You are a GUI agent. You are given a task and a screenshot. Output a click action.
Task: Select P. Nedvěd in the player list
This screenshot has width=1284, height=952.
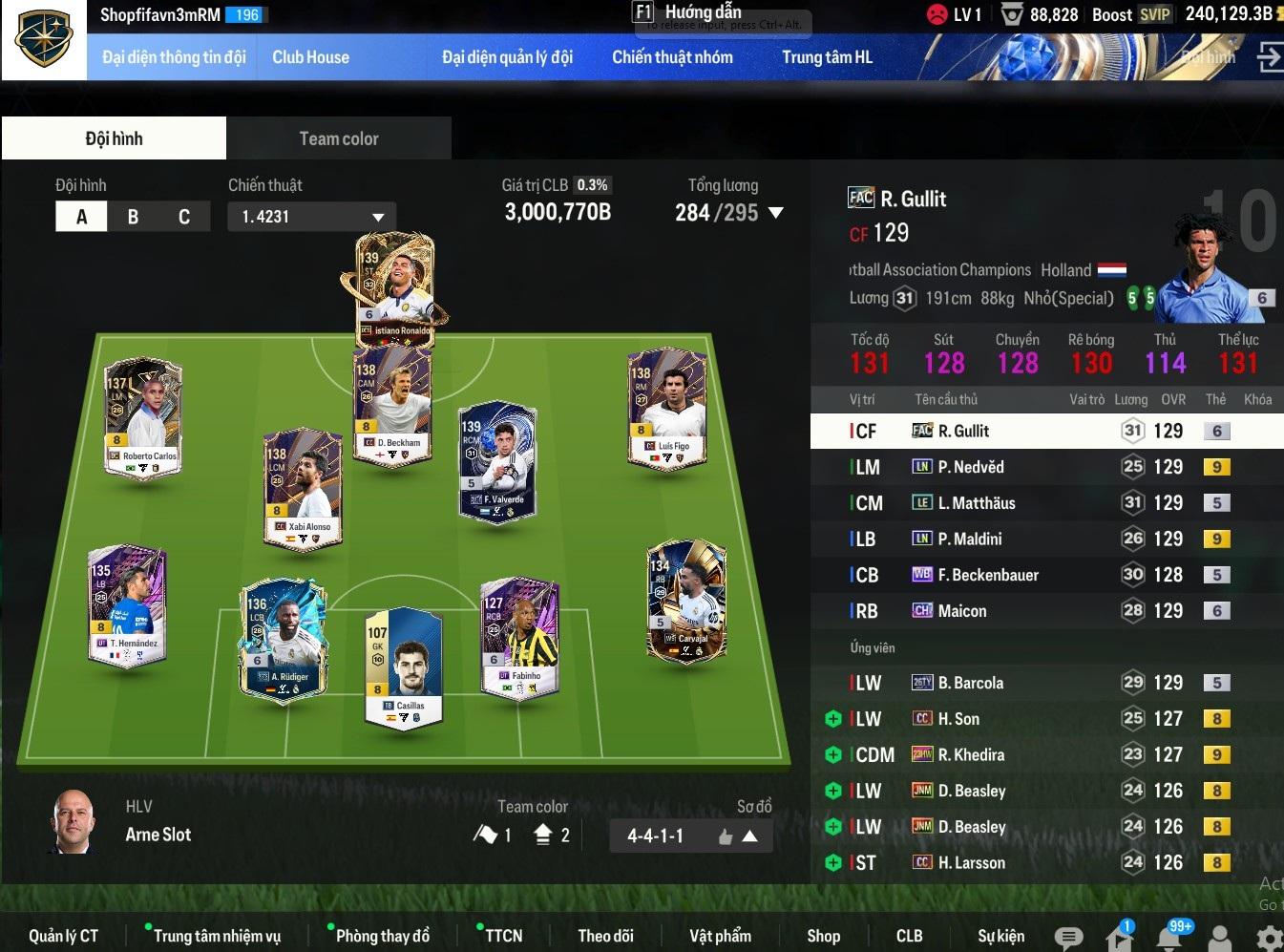point(970,467)
